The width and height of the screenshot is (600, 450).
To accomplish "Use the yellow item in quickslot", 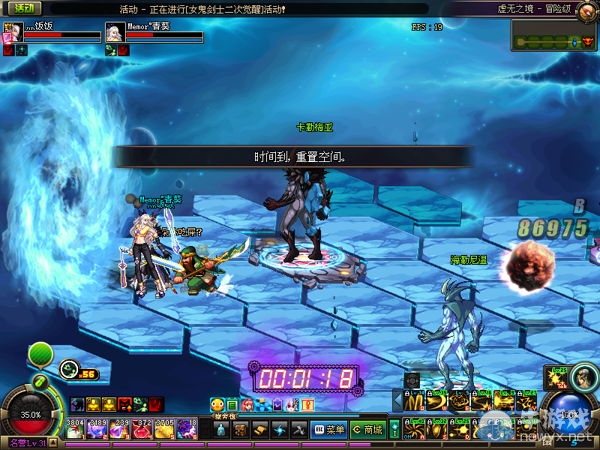I will (x=165, y=428).
